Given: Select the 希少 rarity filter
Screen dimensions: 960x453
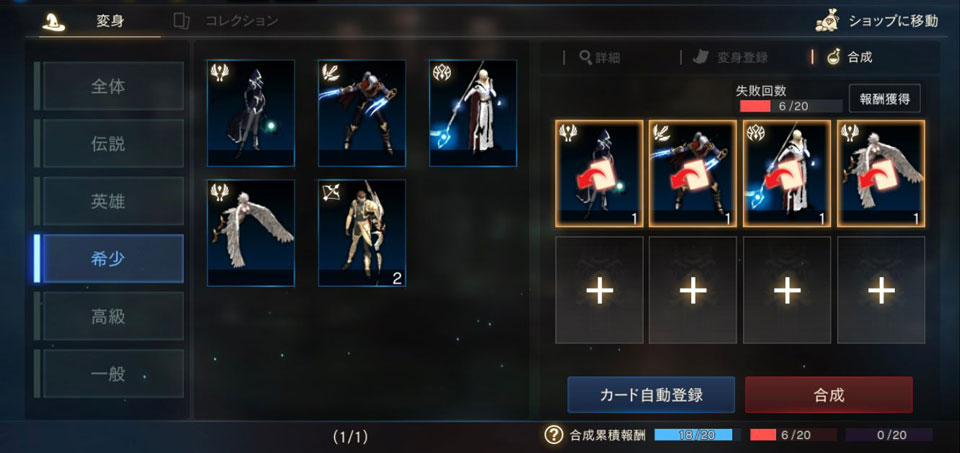Looking at the screenshot, I should coord(109,259).
